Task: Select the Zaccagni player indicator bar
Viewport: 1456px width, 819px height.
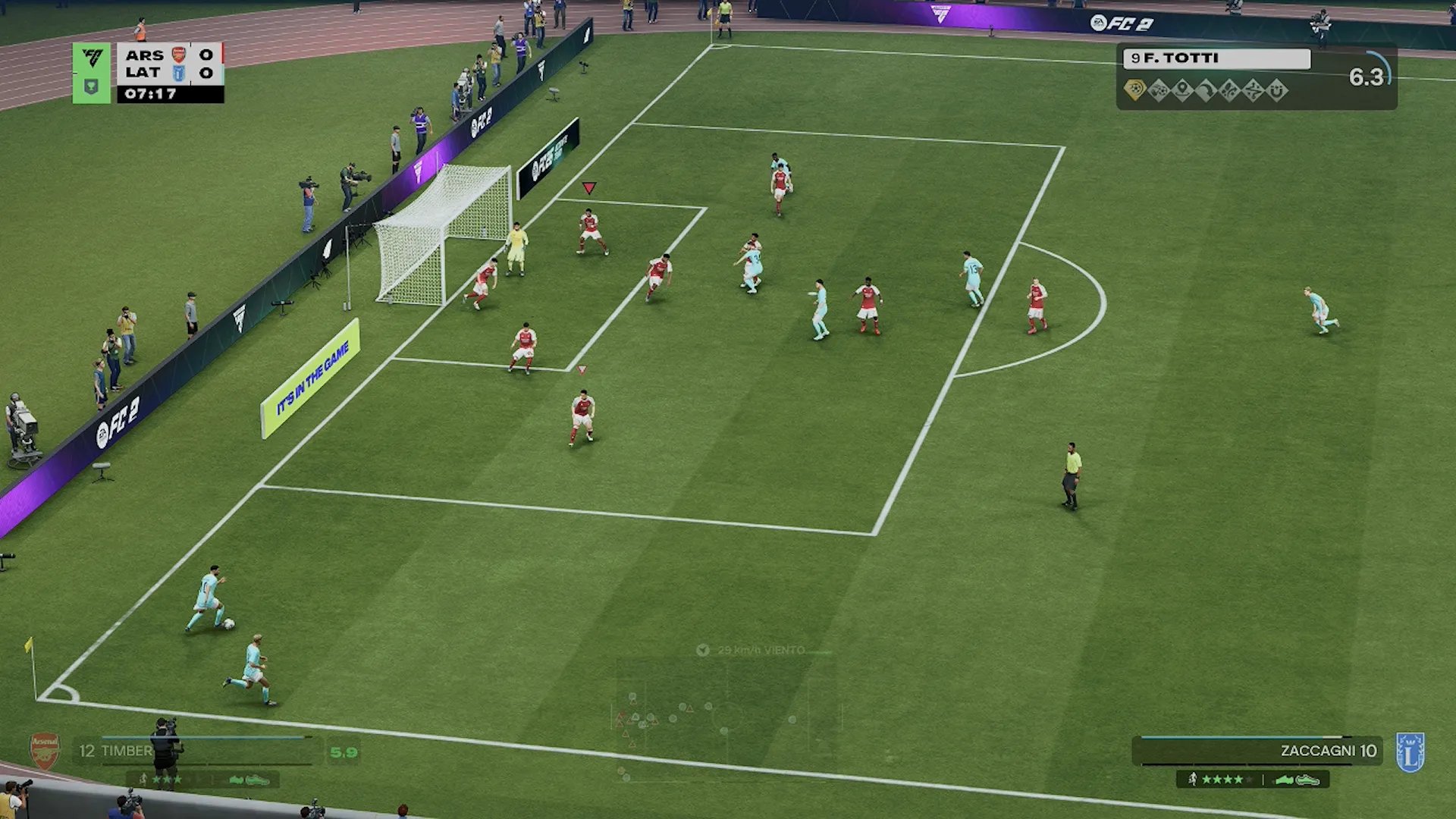Action: [1256, 751]
